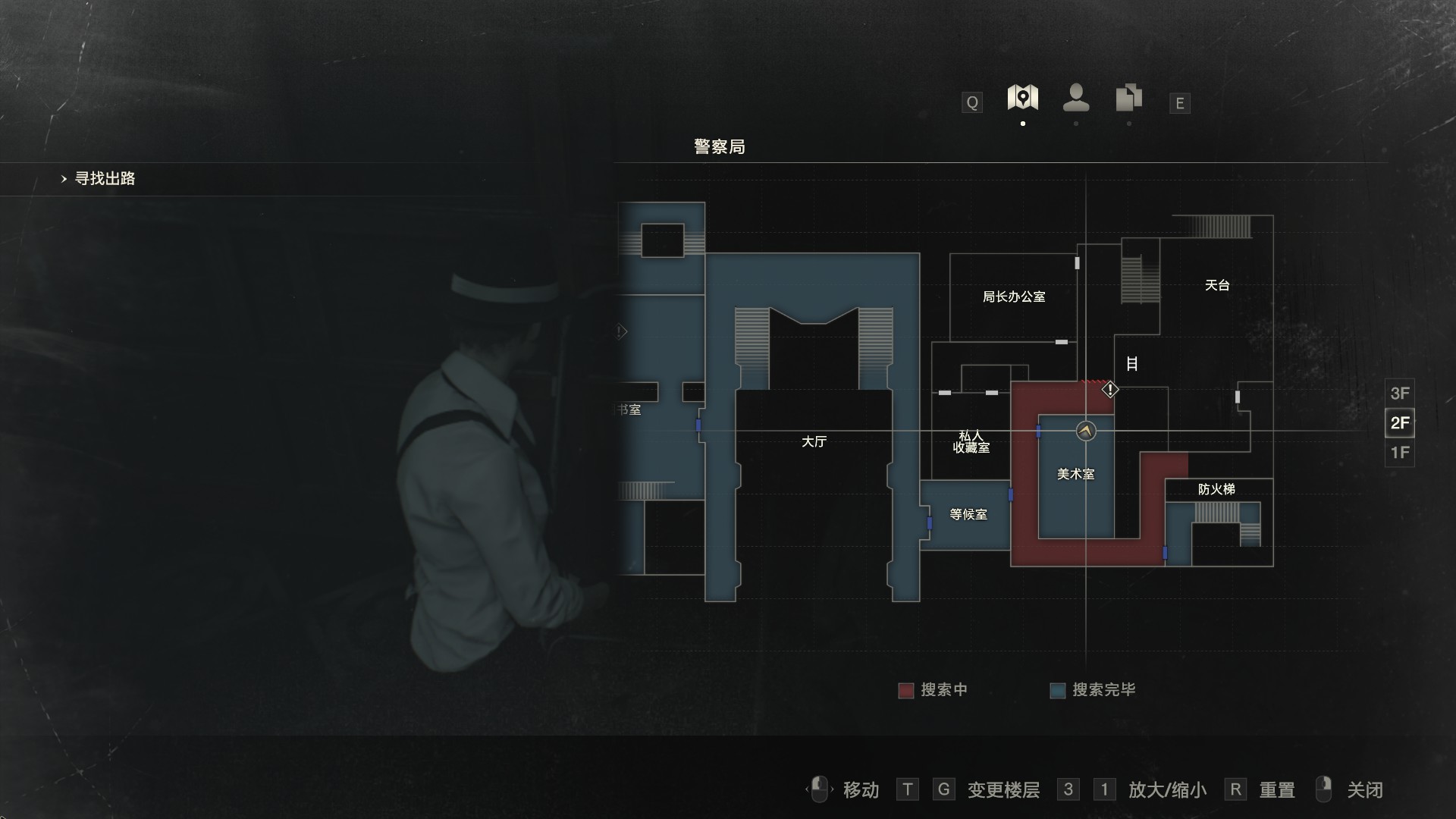The width and height of the screenshot is (1456, 819).
Task: Click the 私人收藏室 room label
Action: click(x=971, y=442)
